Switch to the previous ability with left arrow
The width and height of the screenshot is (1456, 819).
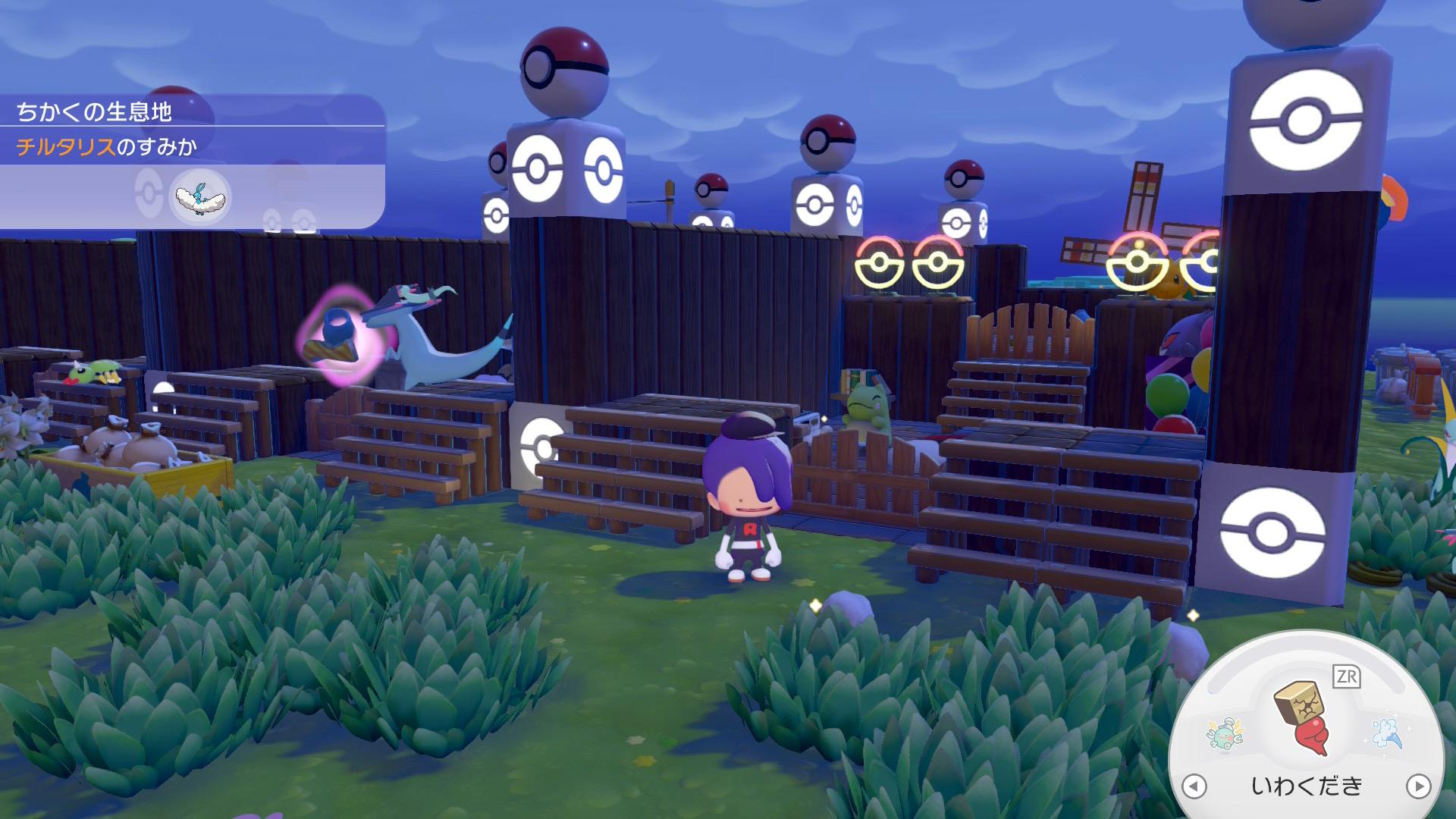1194,786
